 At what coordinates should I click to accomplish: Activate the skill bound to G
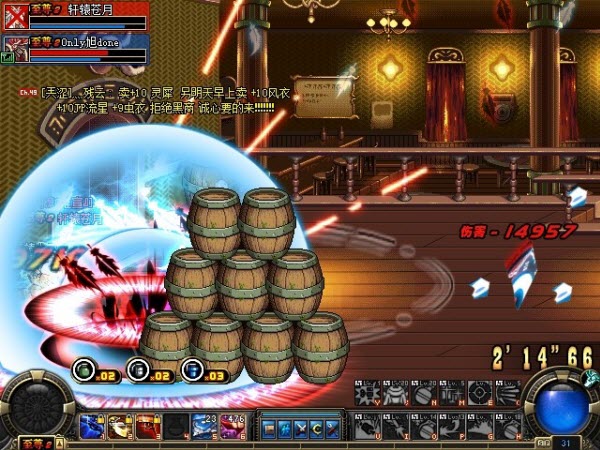[480, 424]
